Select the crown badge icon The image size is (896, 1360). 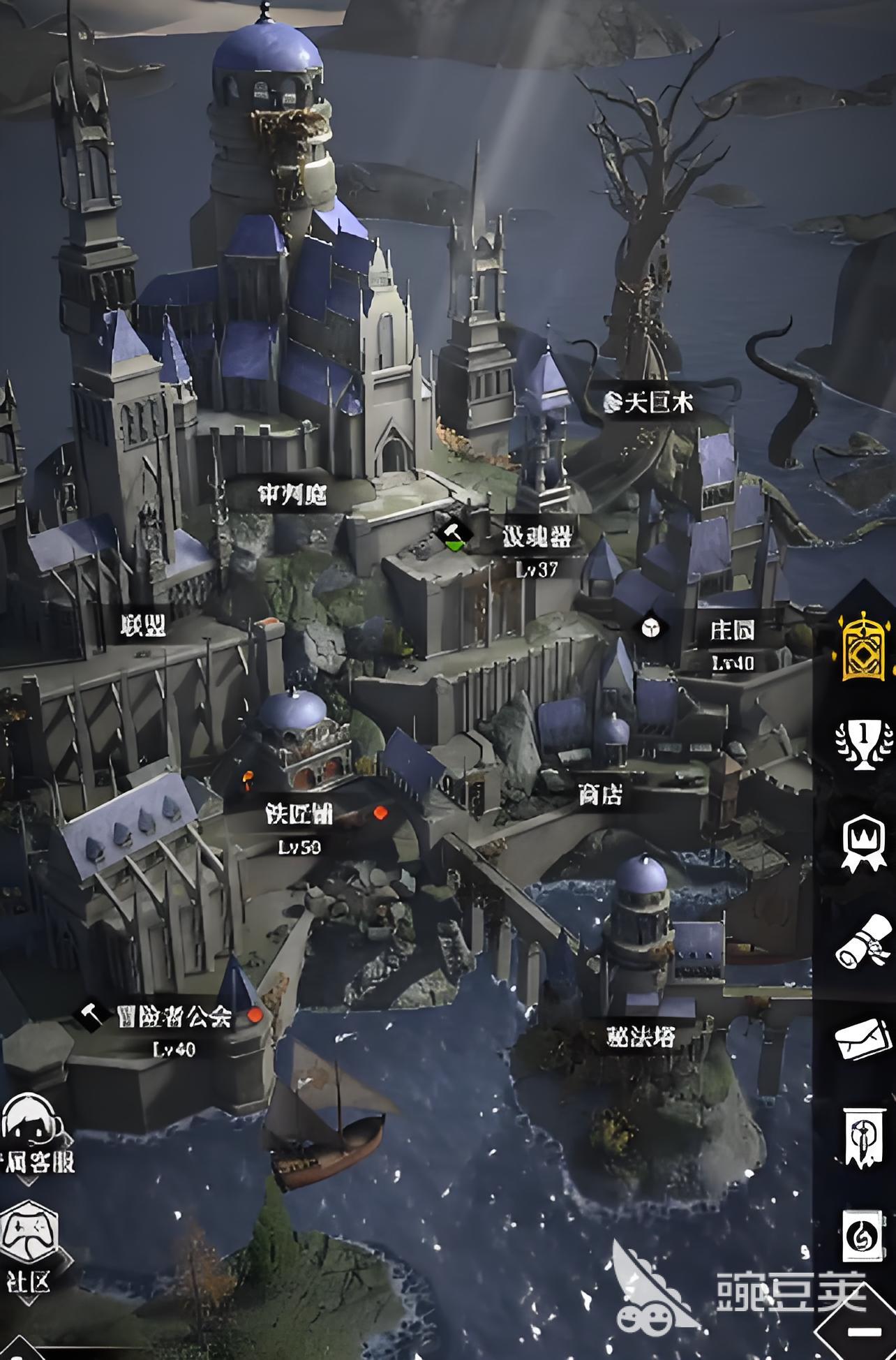tap(864, 843)
